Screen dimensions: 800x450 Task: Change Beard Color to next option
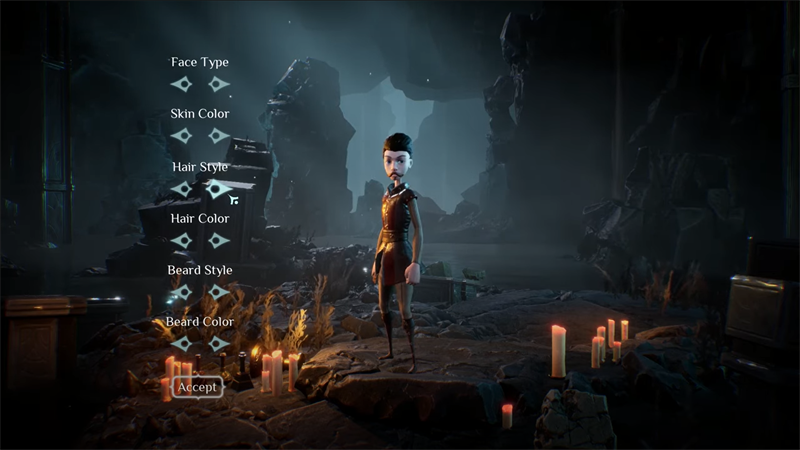tap(219, 344)
